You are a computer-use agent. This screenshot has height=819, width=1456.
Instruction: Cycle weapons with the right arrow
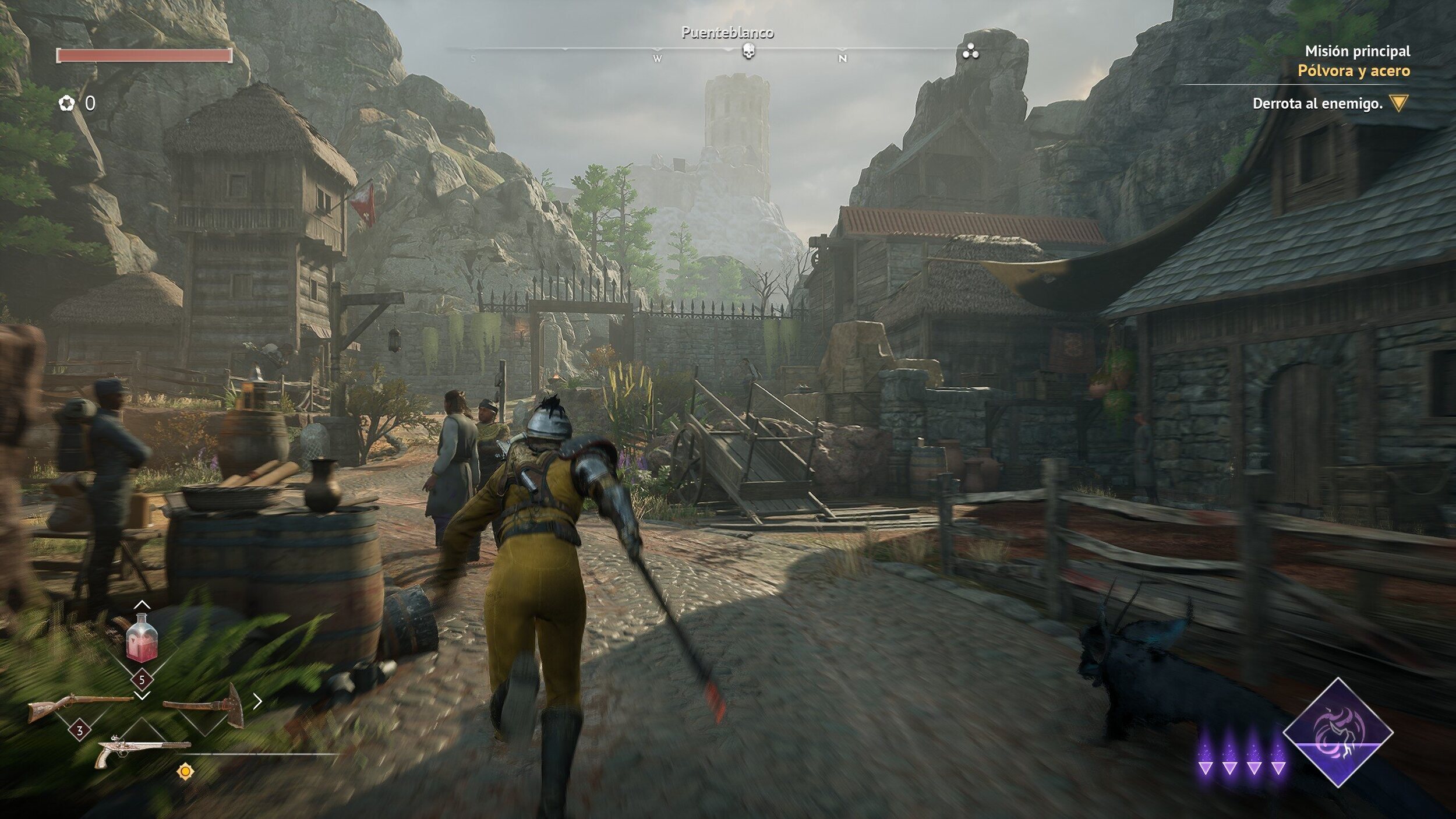point(257,702)
